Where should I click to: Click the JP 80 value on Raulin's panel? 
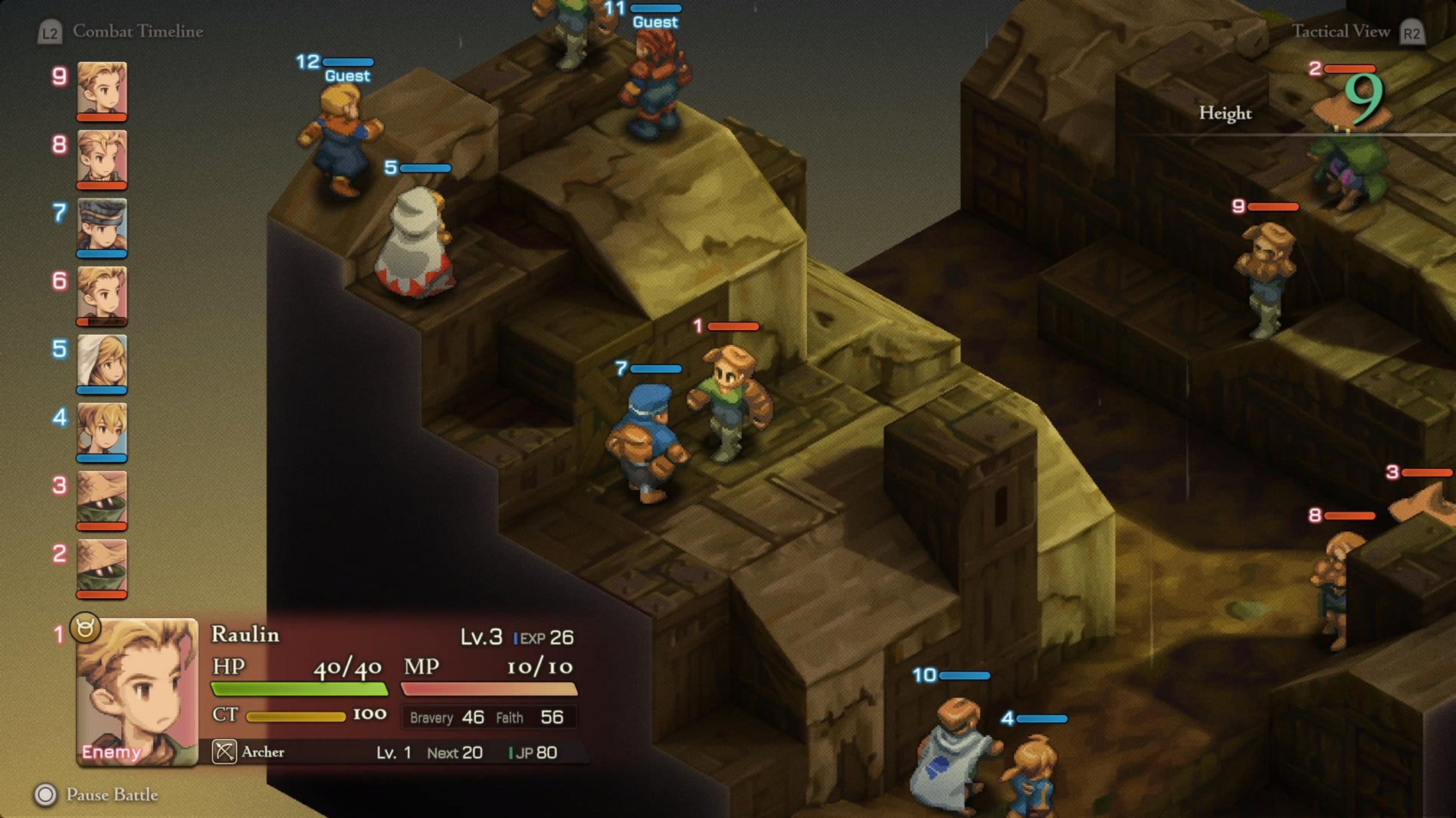click(536, 752)
